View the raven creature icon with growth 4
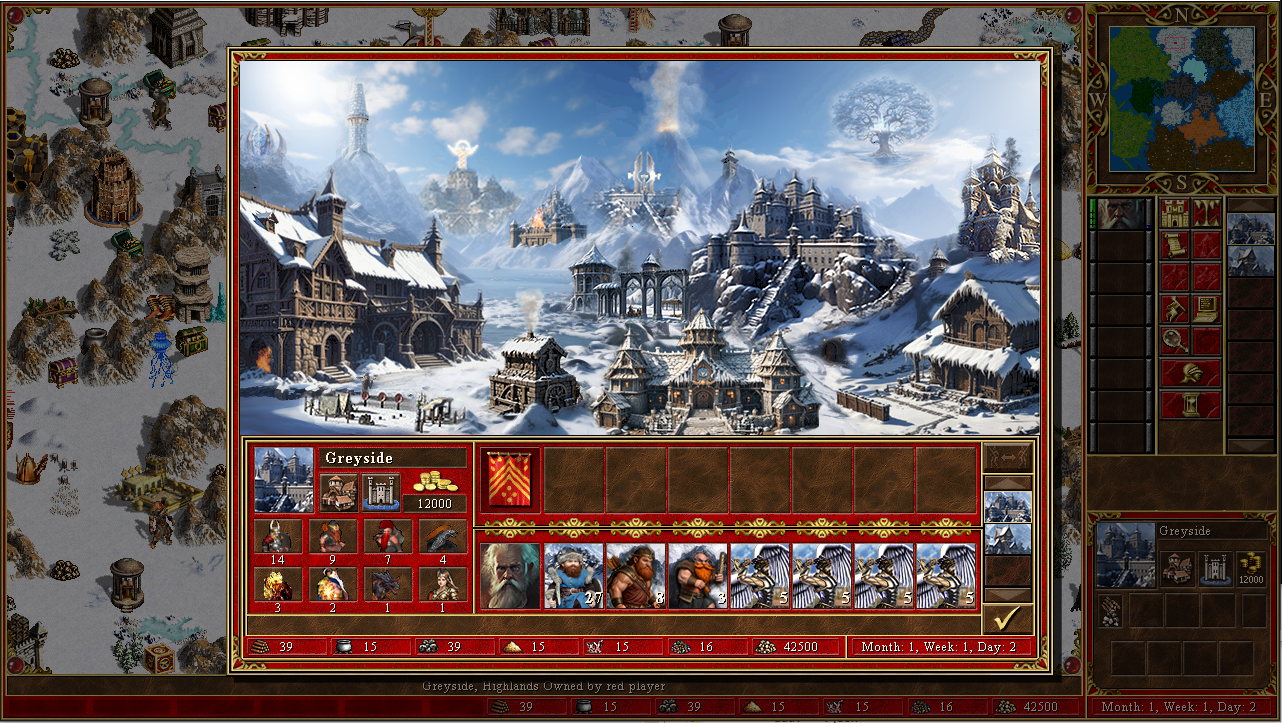 442,537
